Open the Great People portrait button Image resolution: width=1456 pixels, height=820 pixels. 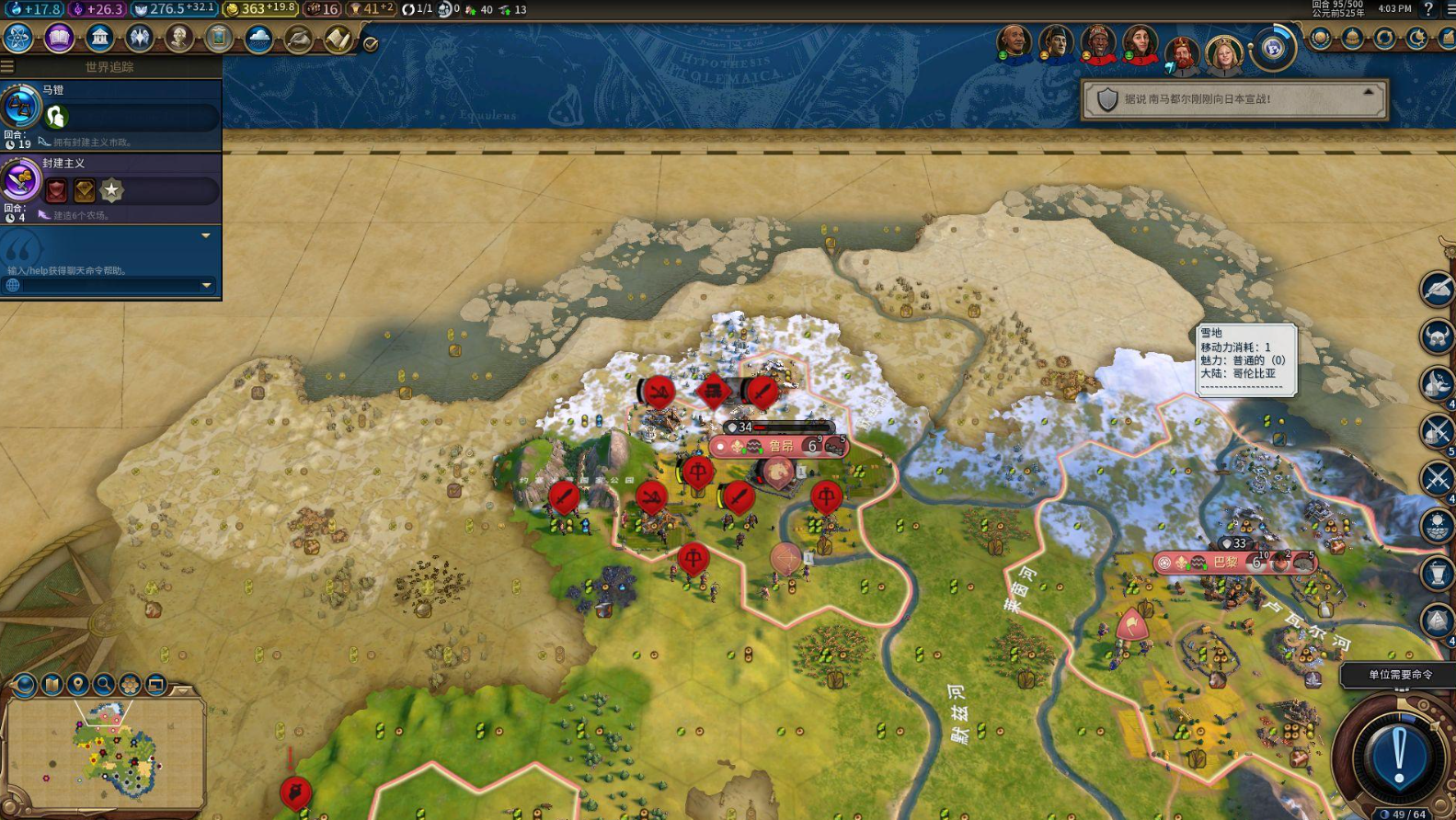[178, 39]
